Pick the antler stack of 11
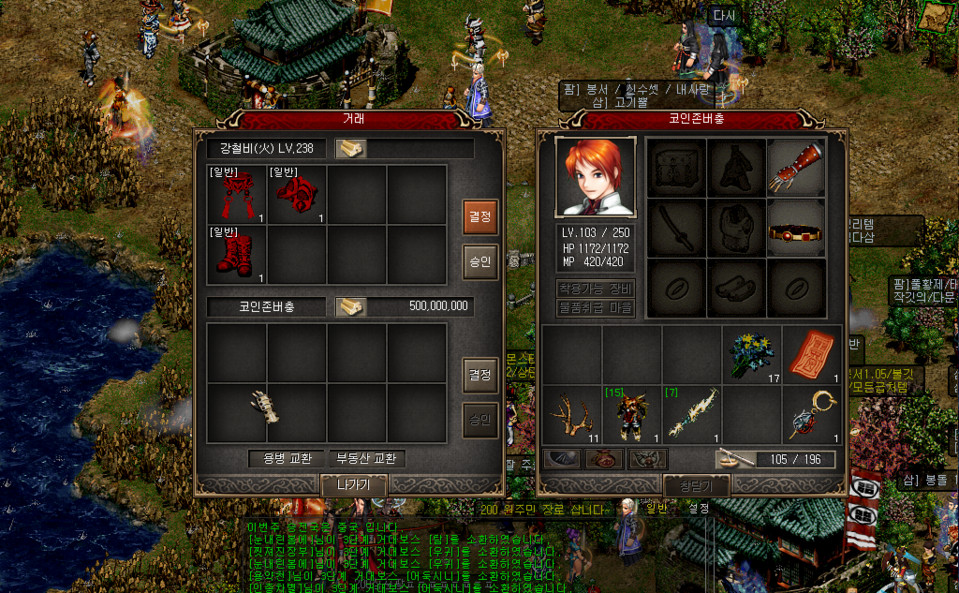 (571, 414)
